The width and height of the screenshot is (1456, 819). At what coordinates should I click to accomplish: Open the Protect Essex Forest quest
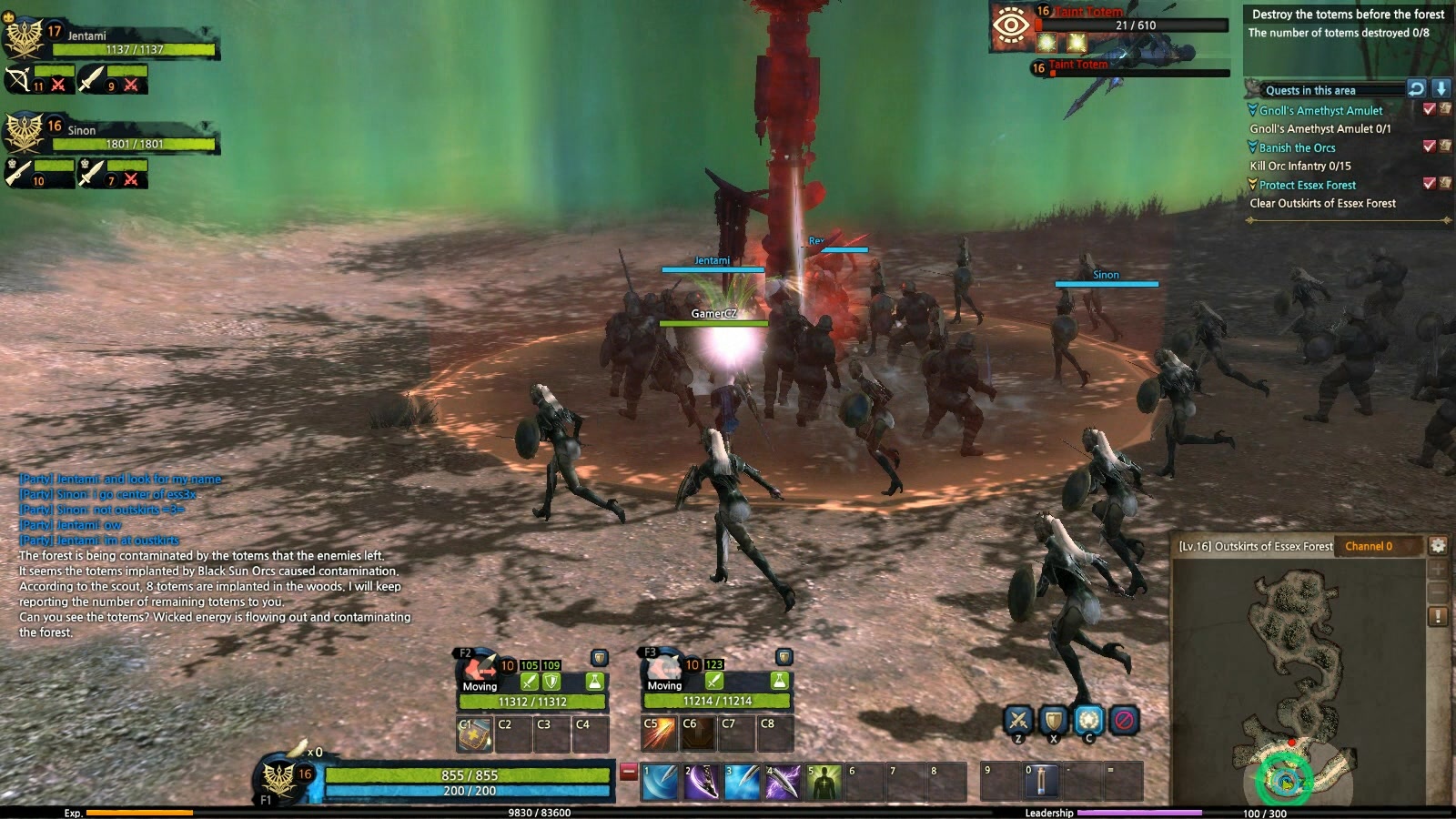pos(1307,185)
